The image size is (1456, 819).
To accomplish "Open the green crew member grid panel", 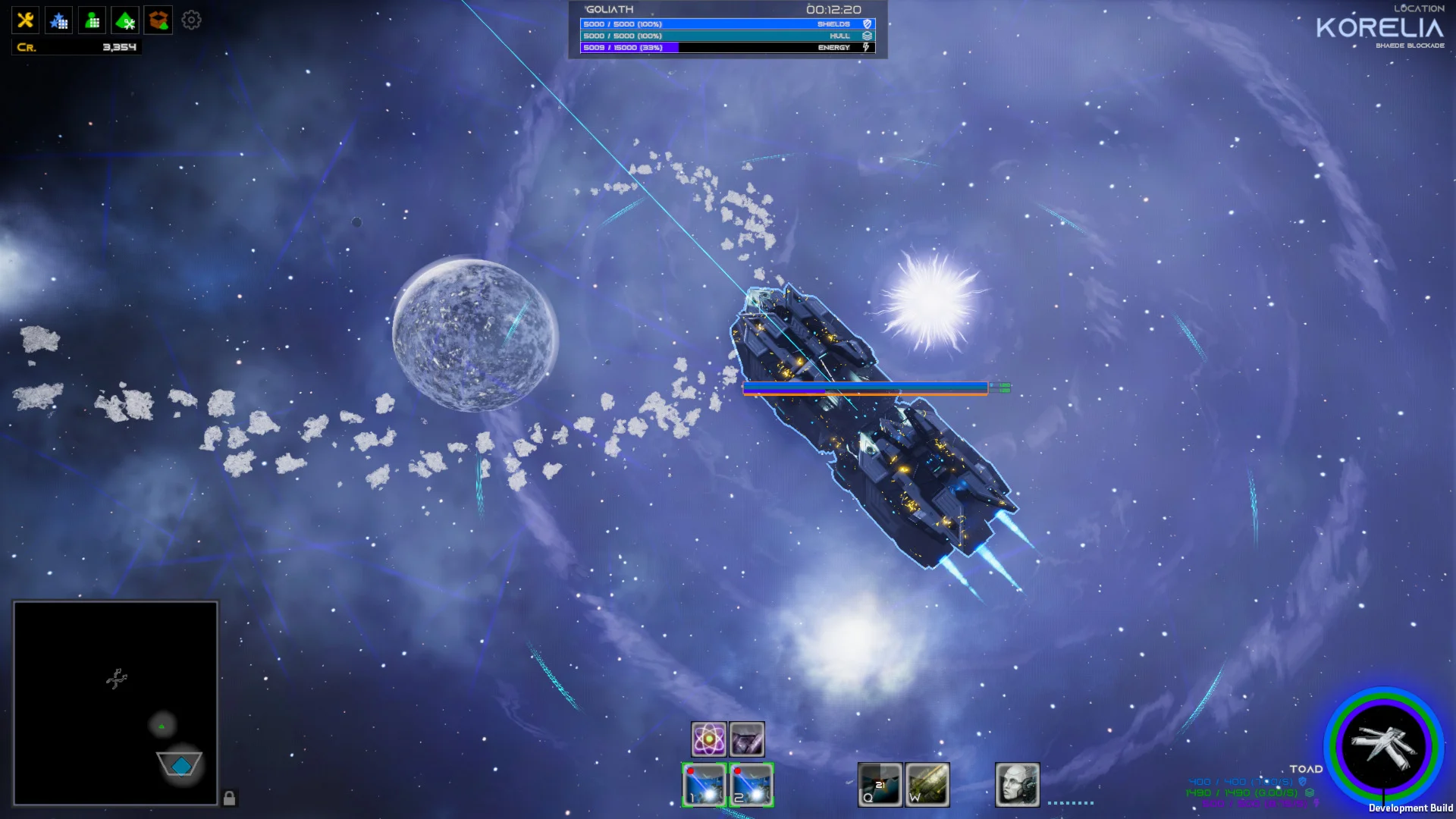I will (92, 20).
